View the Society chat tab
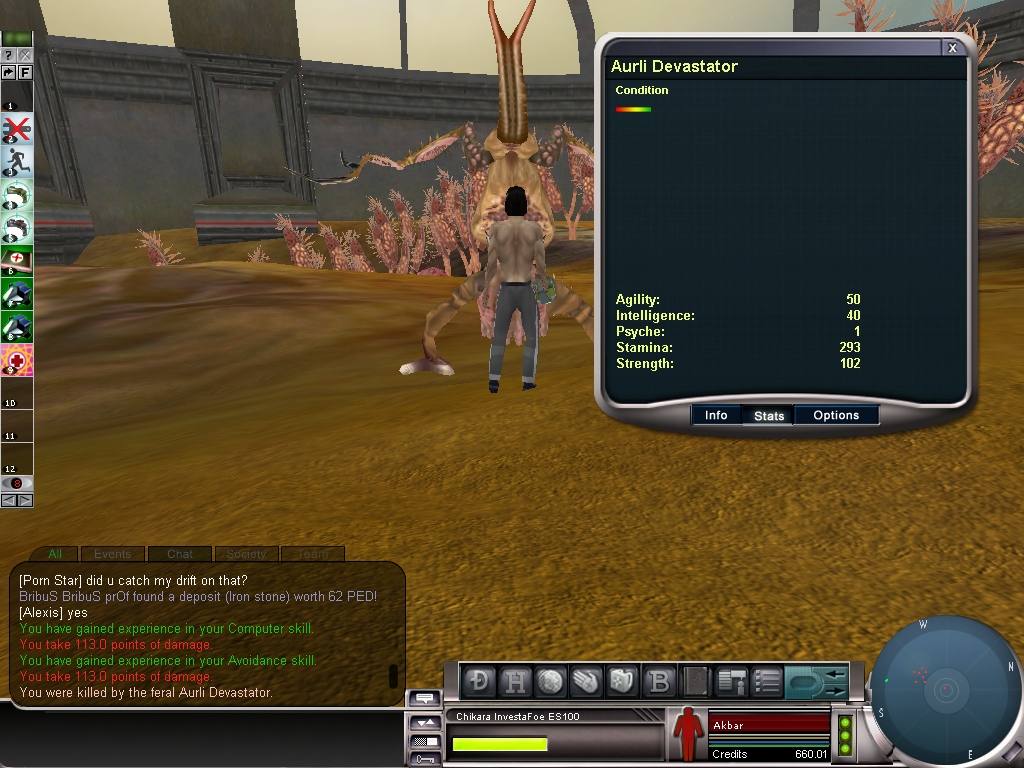1024x768 pixels. [x=246, y=554]
